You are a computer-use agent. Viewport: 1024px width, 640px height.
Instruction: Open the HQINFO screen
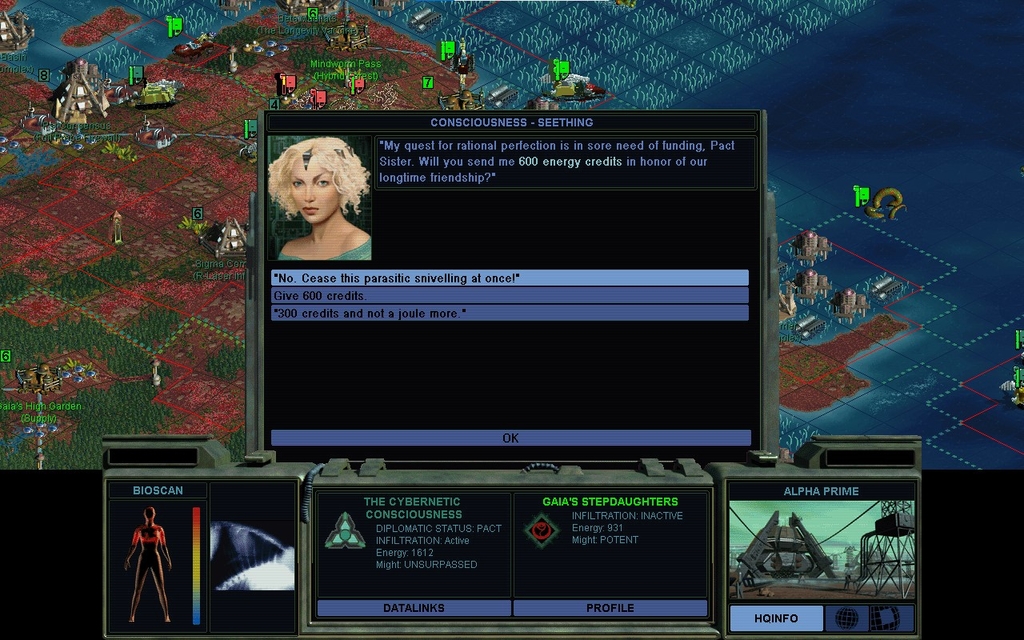coord(776,618)
